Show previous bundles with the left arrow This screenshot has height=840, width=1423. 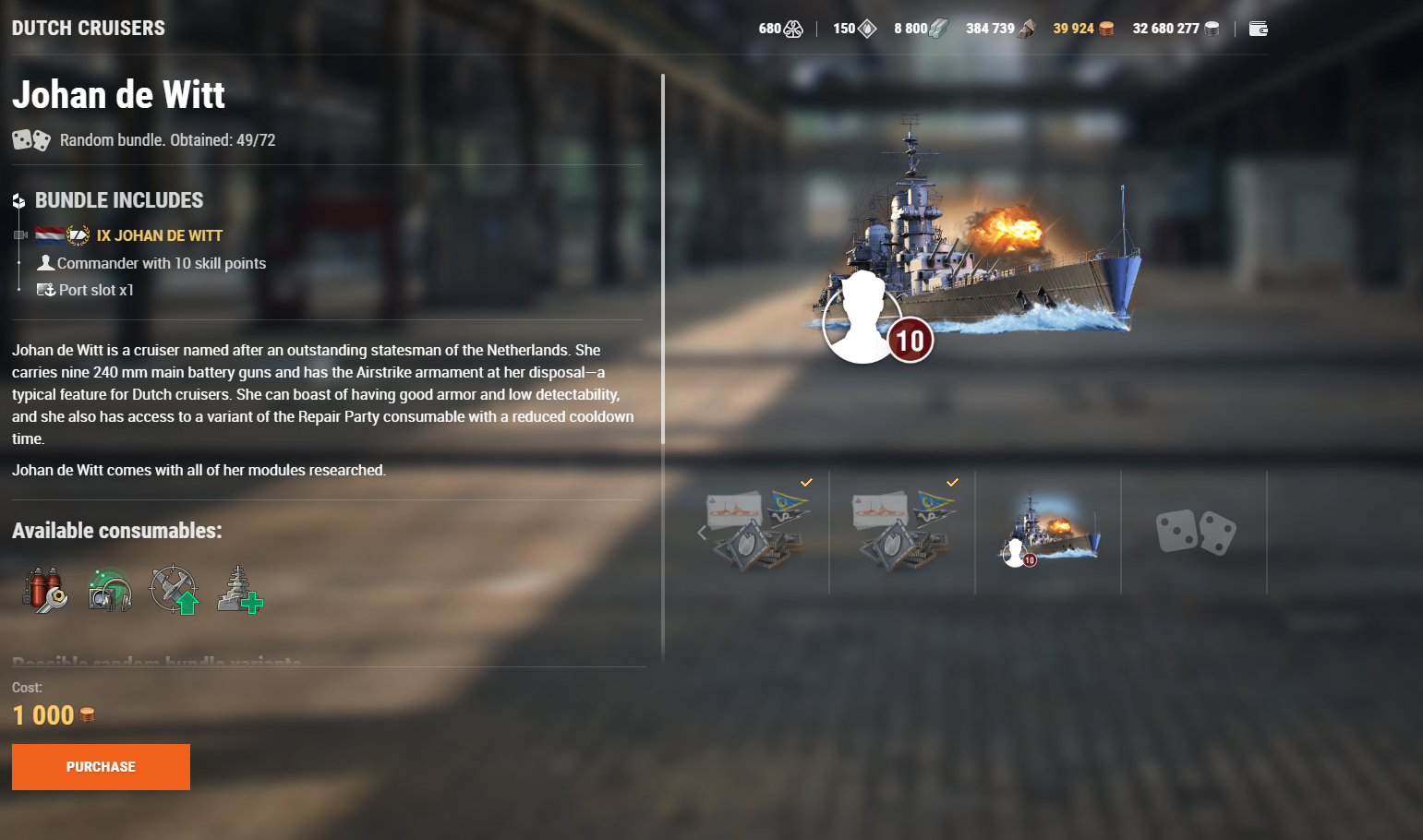702,533
